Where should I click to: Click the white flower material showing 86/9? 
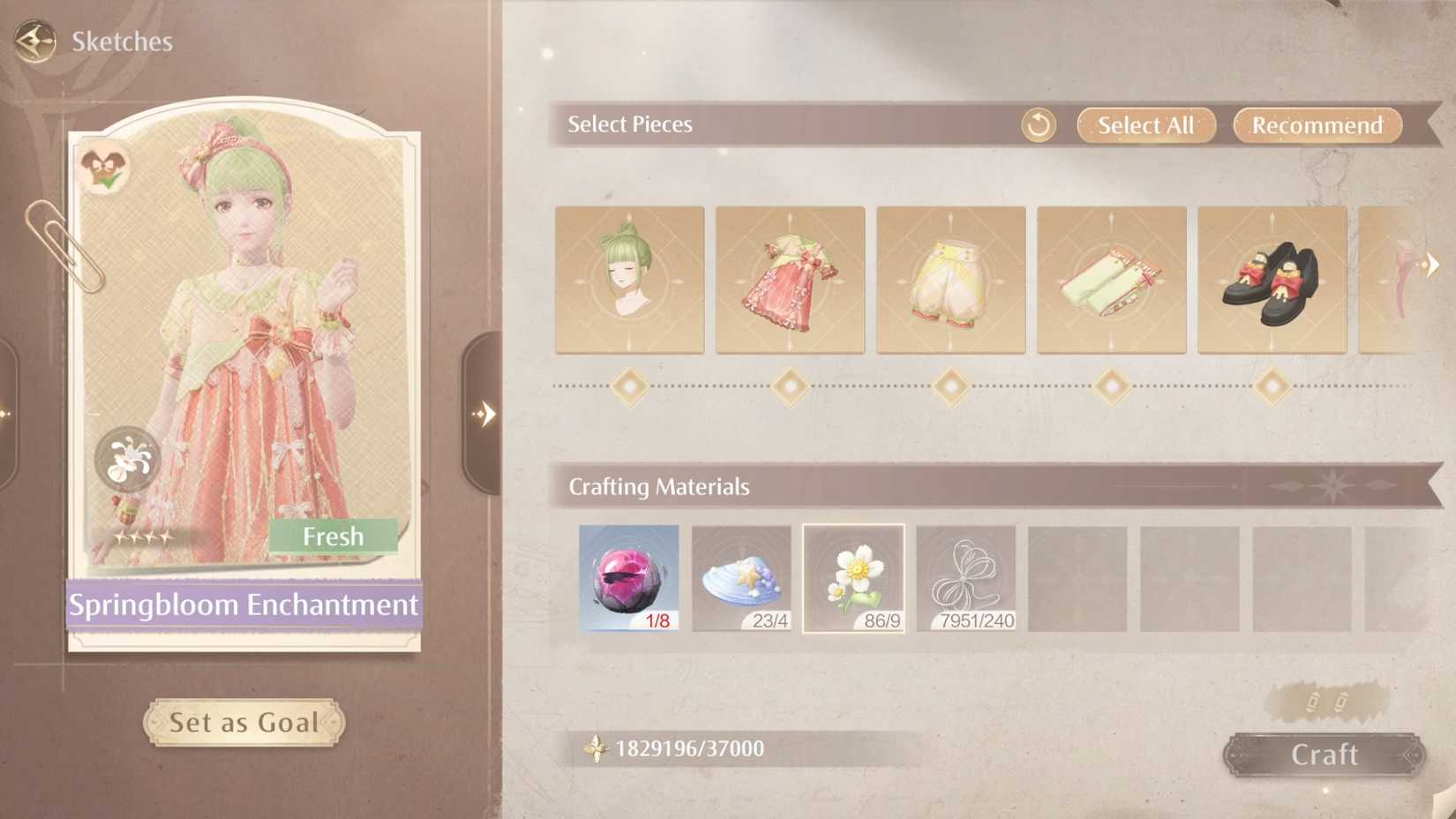852,578
